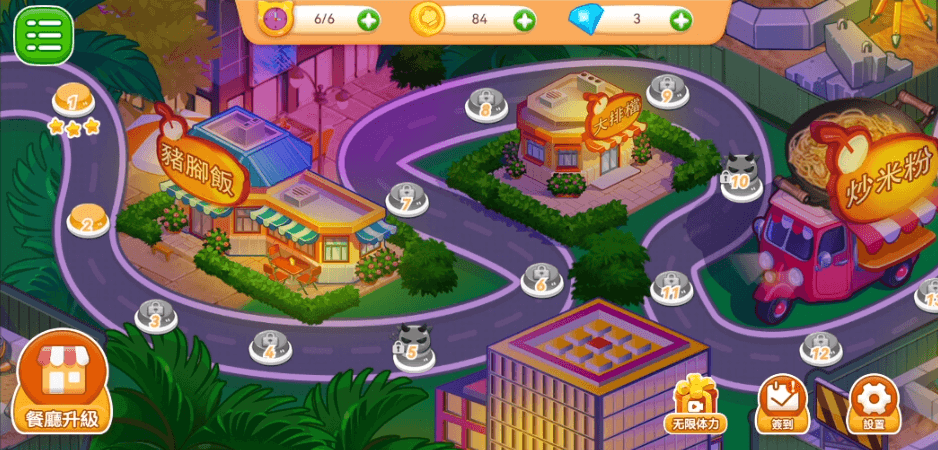Claim the 无限体力 unlimited energy gift
This screenshot has height=450, width=938.
tap(695, 404)
